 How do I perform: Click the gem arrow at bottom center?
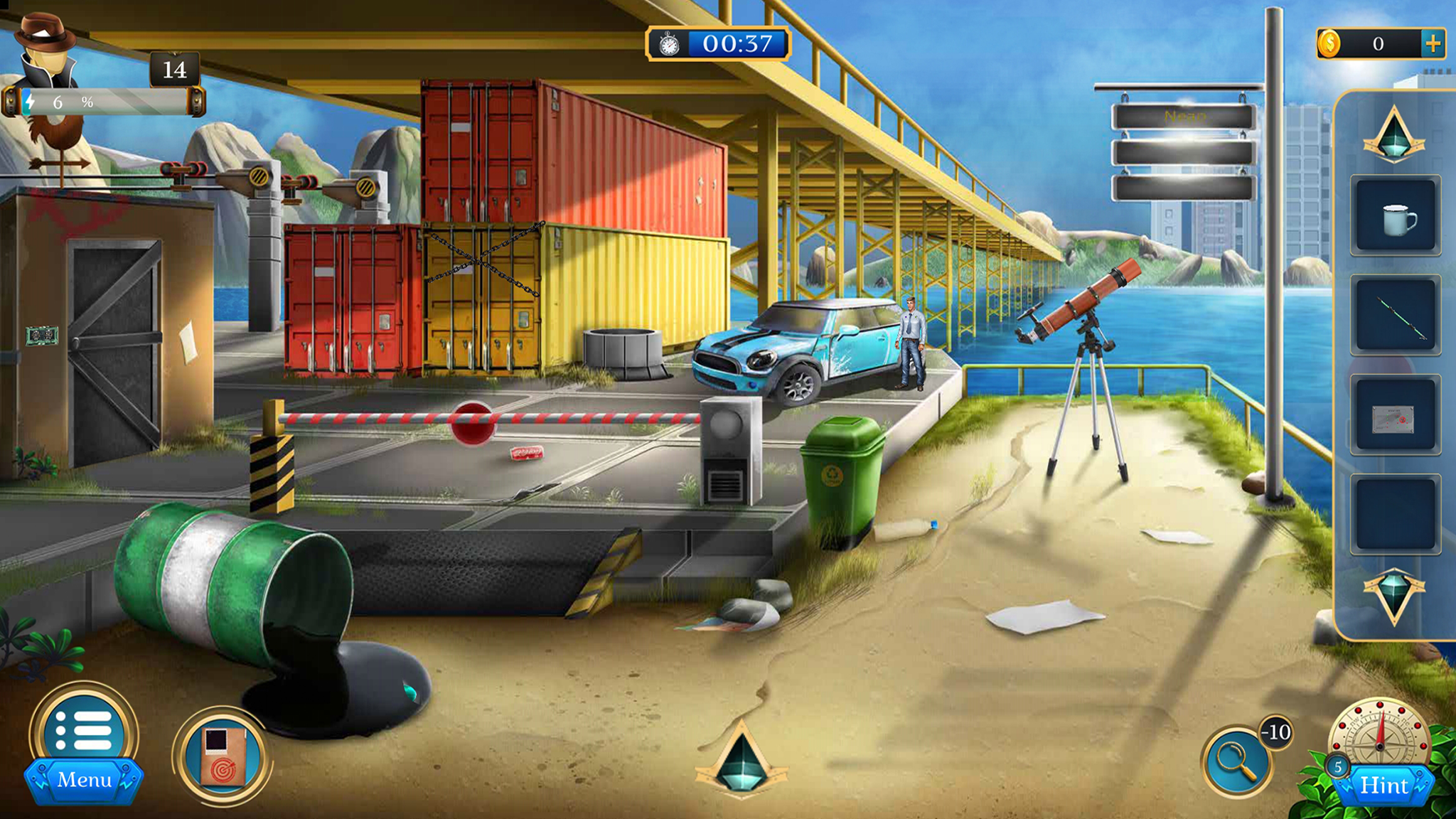(742, 761)
